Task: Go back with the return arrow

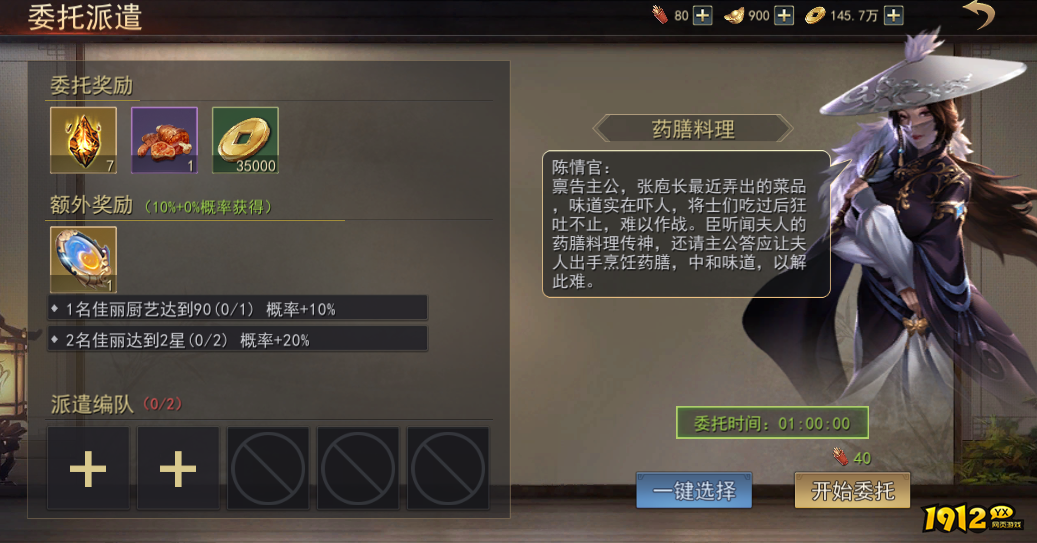Action: pos(979,16)
